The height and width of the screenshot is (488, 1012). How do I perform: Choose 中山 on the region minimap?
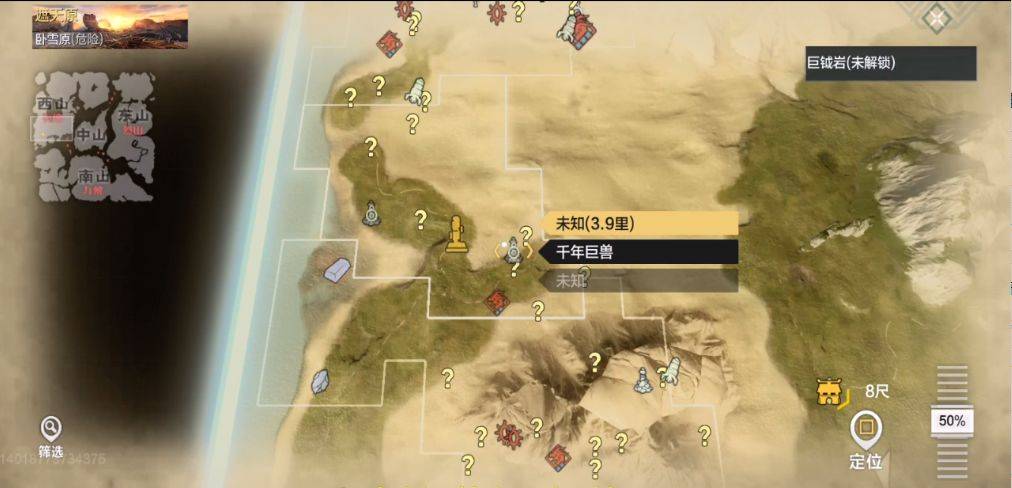pos(90,134)
